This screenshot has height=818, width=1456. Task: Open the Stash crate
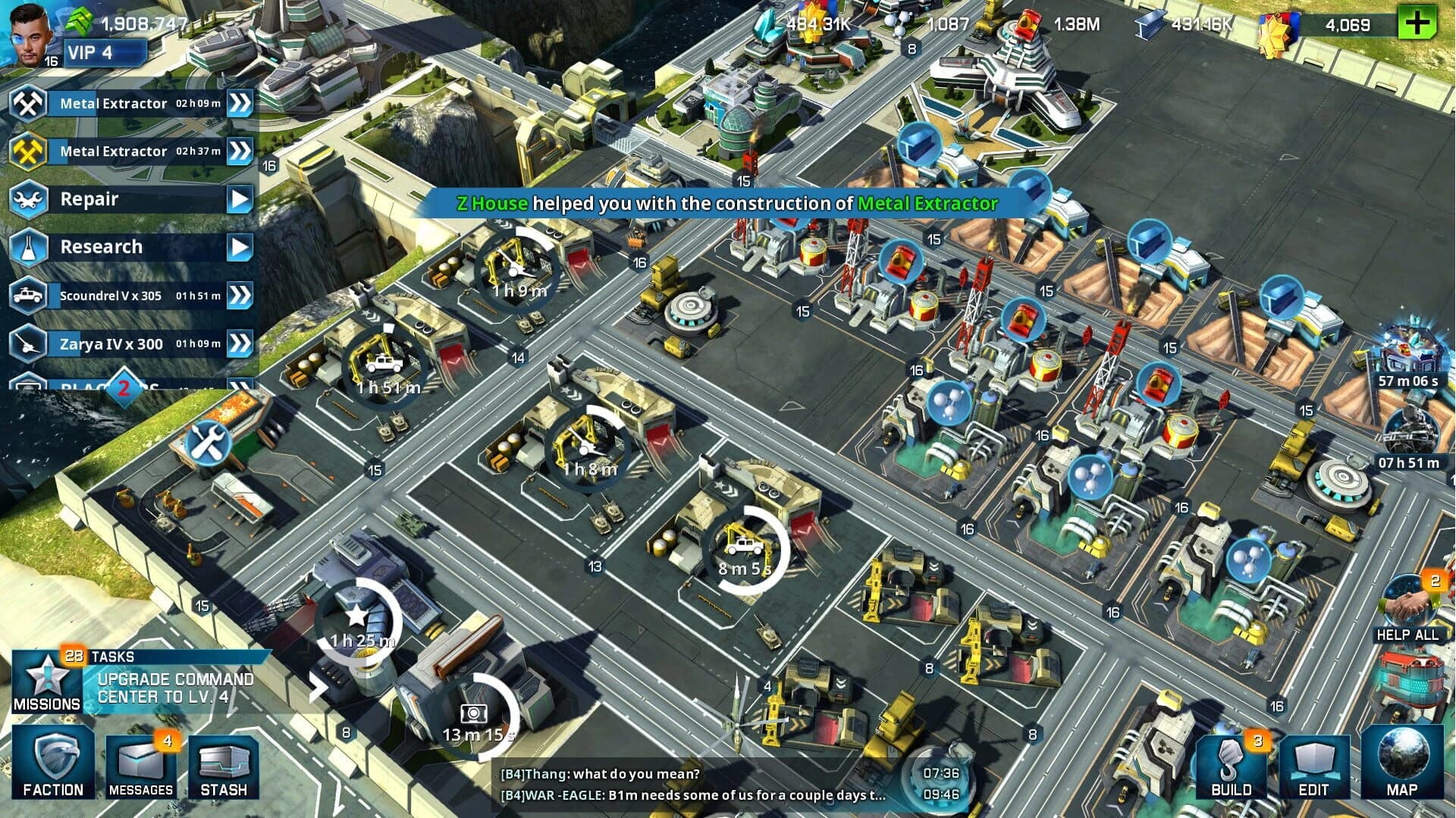[224, 766]
